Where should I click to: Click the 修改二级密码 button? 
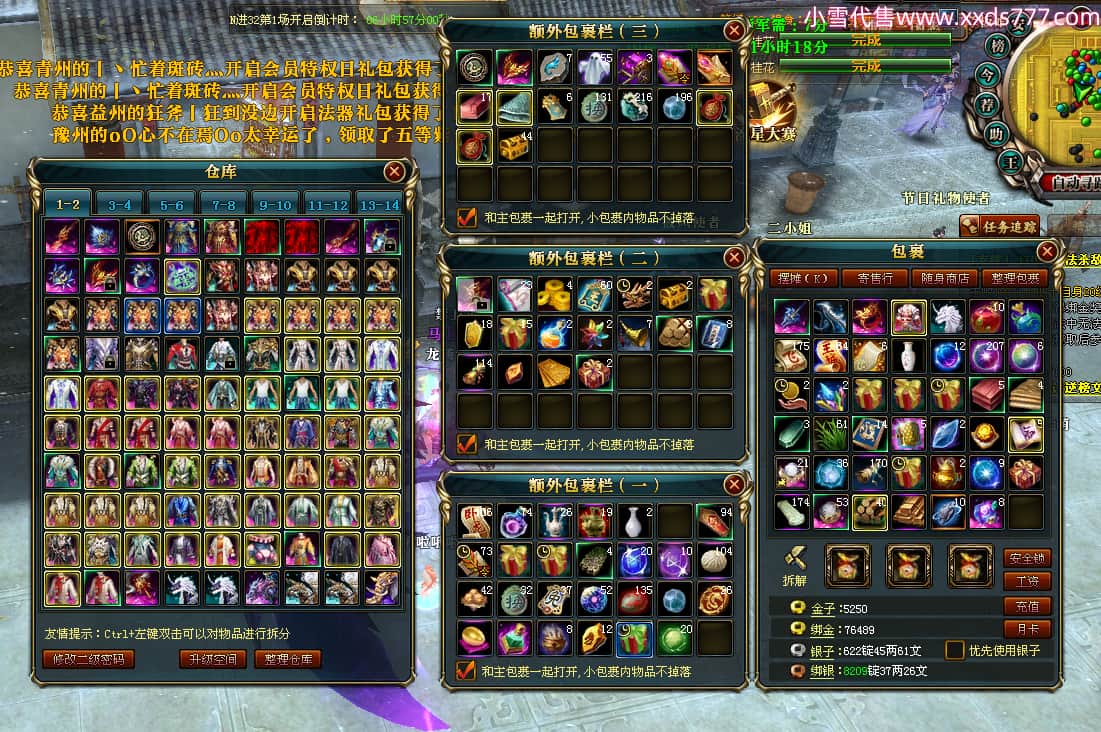click(x=89, y=659)
